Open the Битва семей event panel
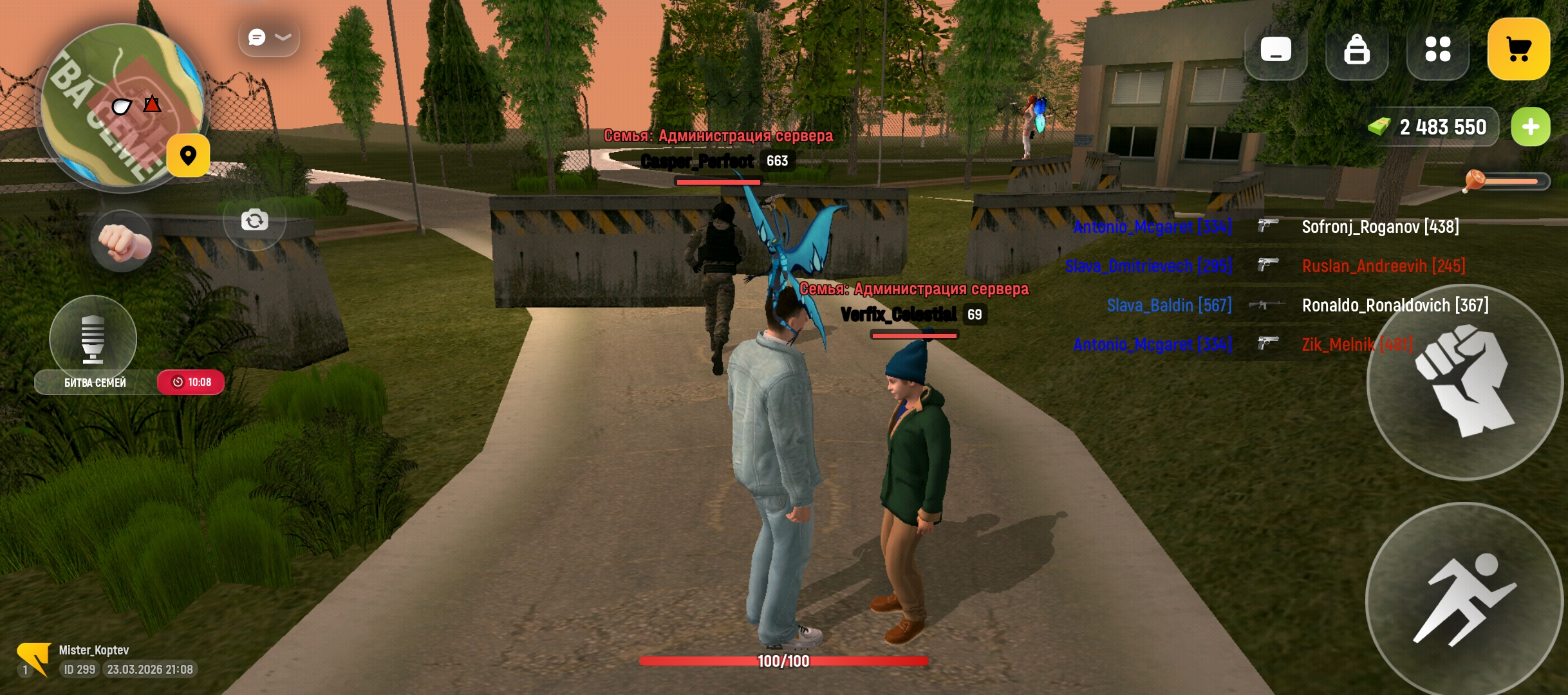The height and width of the screenshot is (695, 1568). (97, 382)
